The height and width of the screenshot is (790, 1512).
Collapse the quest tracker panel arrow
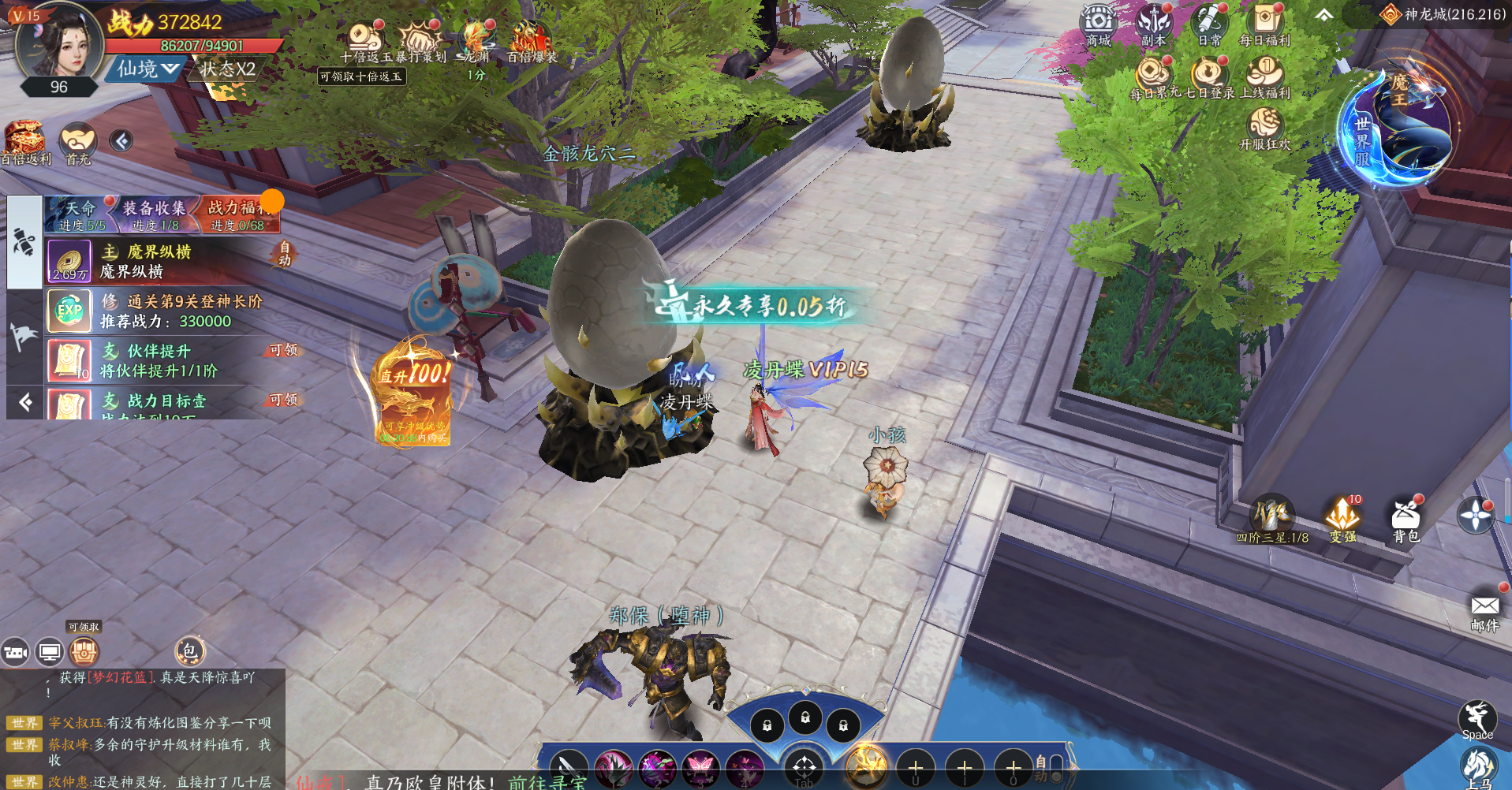coord(25,403)
